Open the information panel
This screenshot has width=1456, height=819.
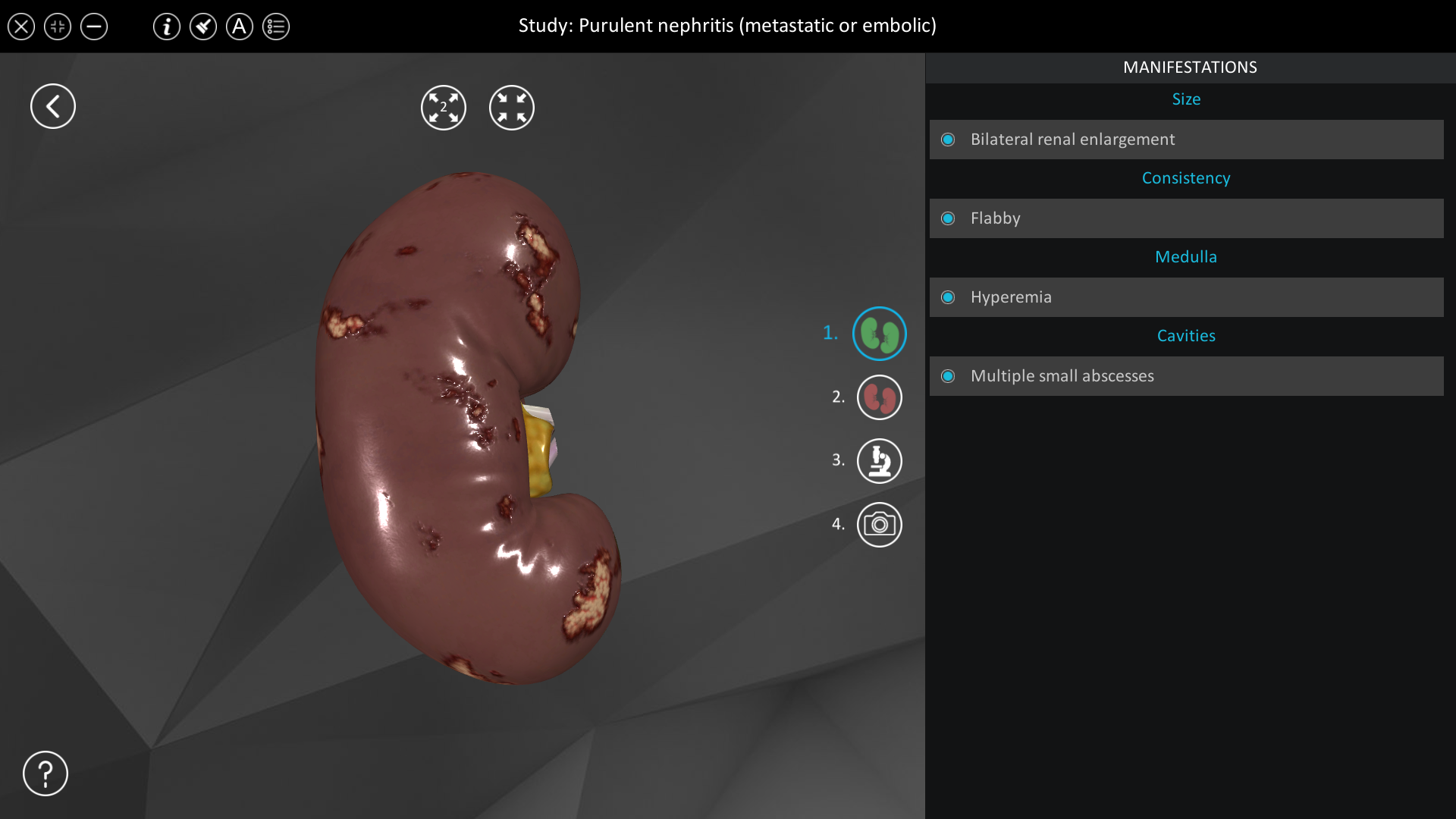point(167,27)
